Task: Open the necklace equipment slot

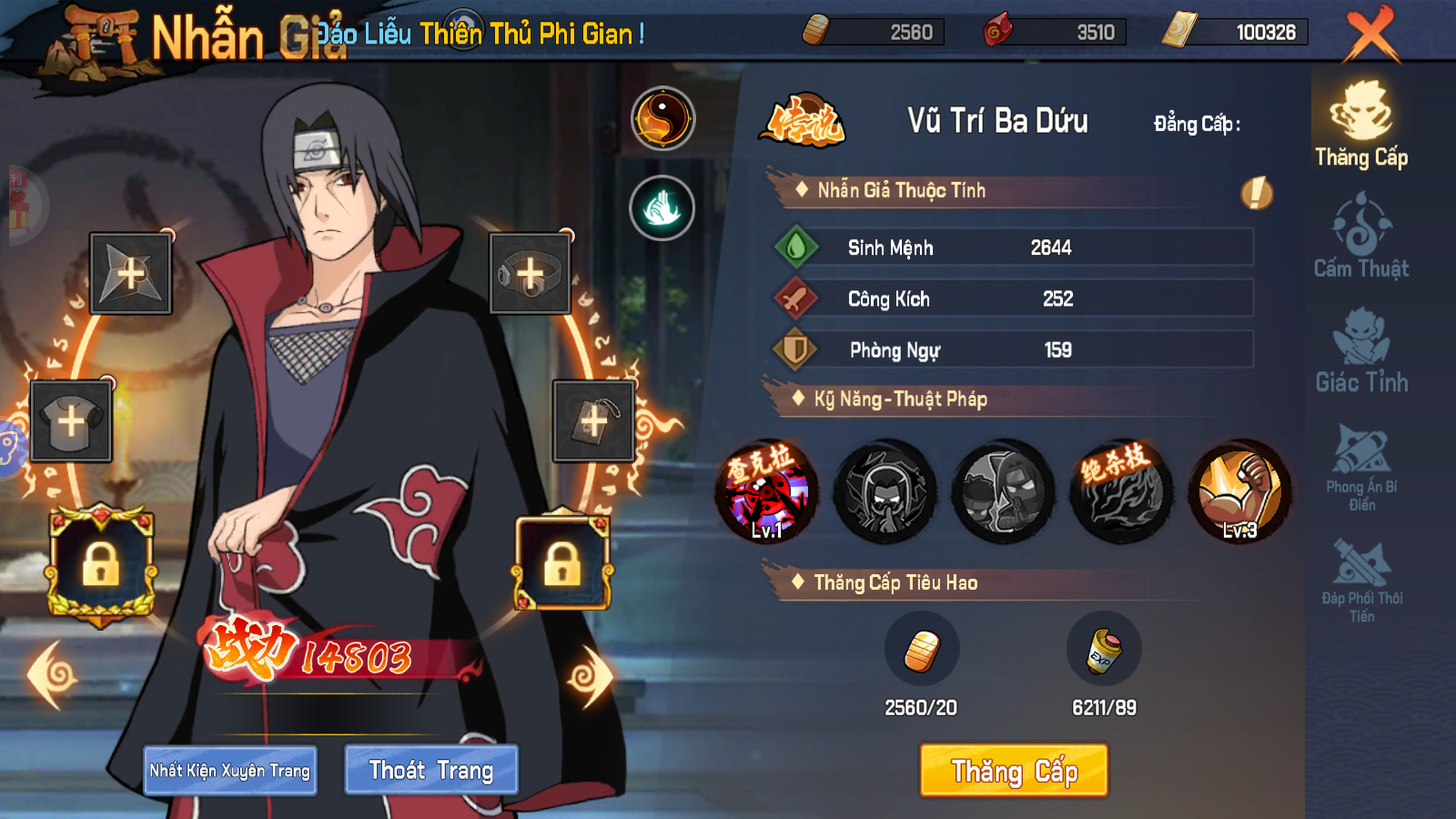Action: pyautogui.click(x=592, y=420)
